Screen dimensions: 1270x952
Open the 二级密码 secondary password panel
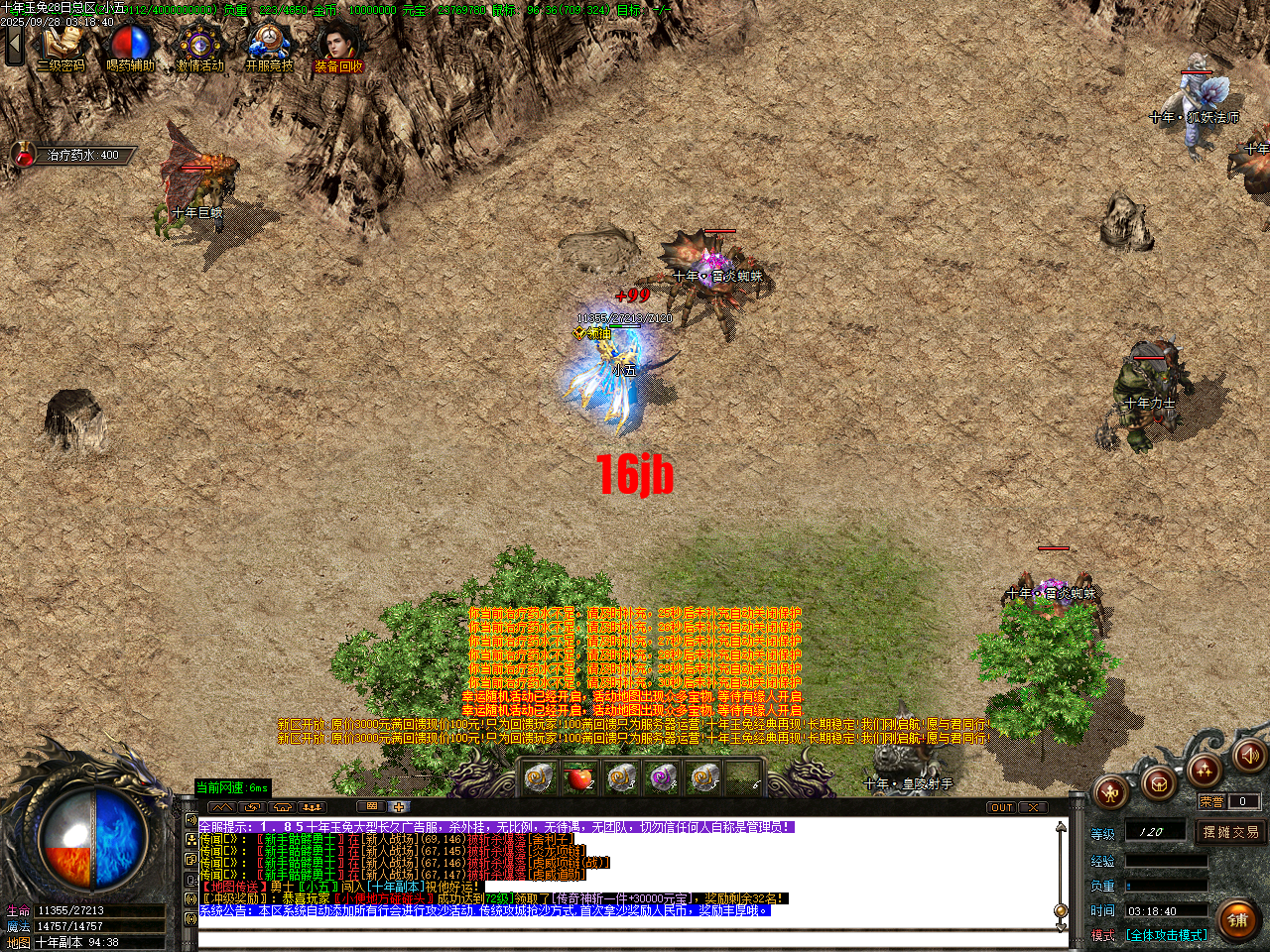pos(62,42)
